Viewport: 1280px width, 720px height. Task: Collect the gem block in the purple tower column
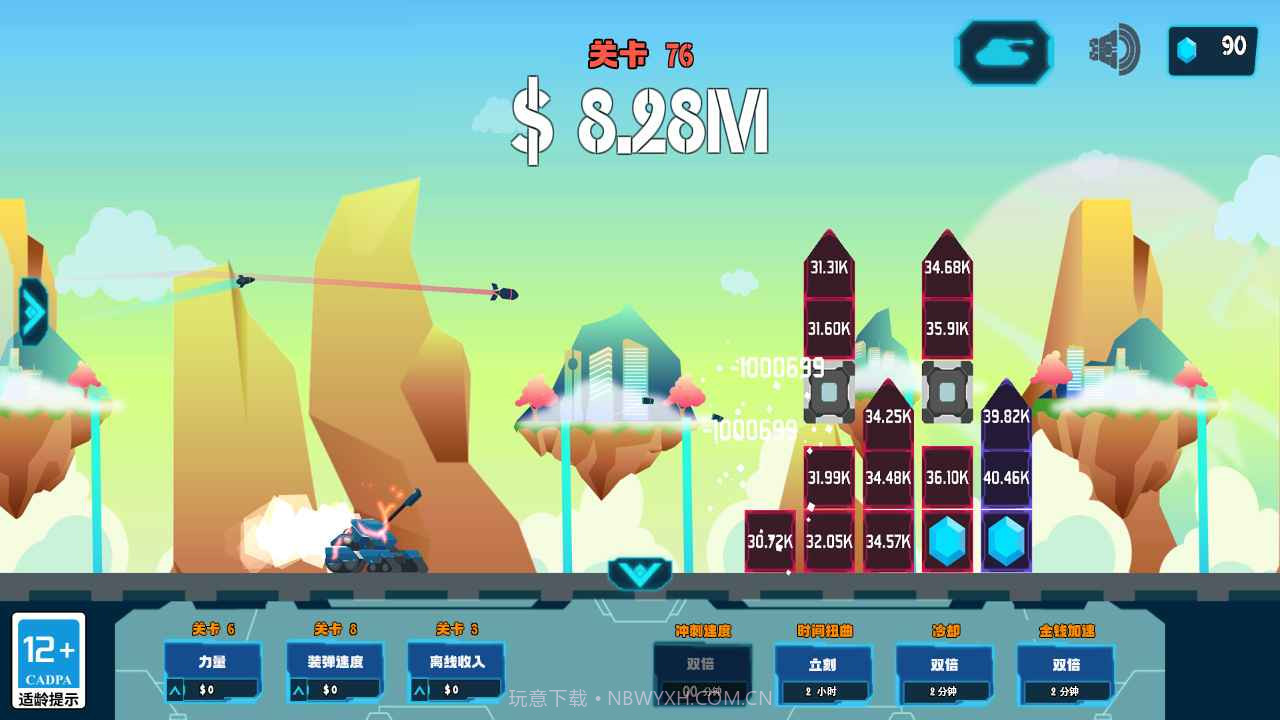coord(1004,541)
